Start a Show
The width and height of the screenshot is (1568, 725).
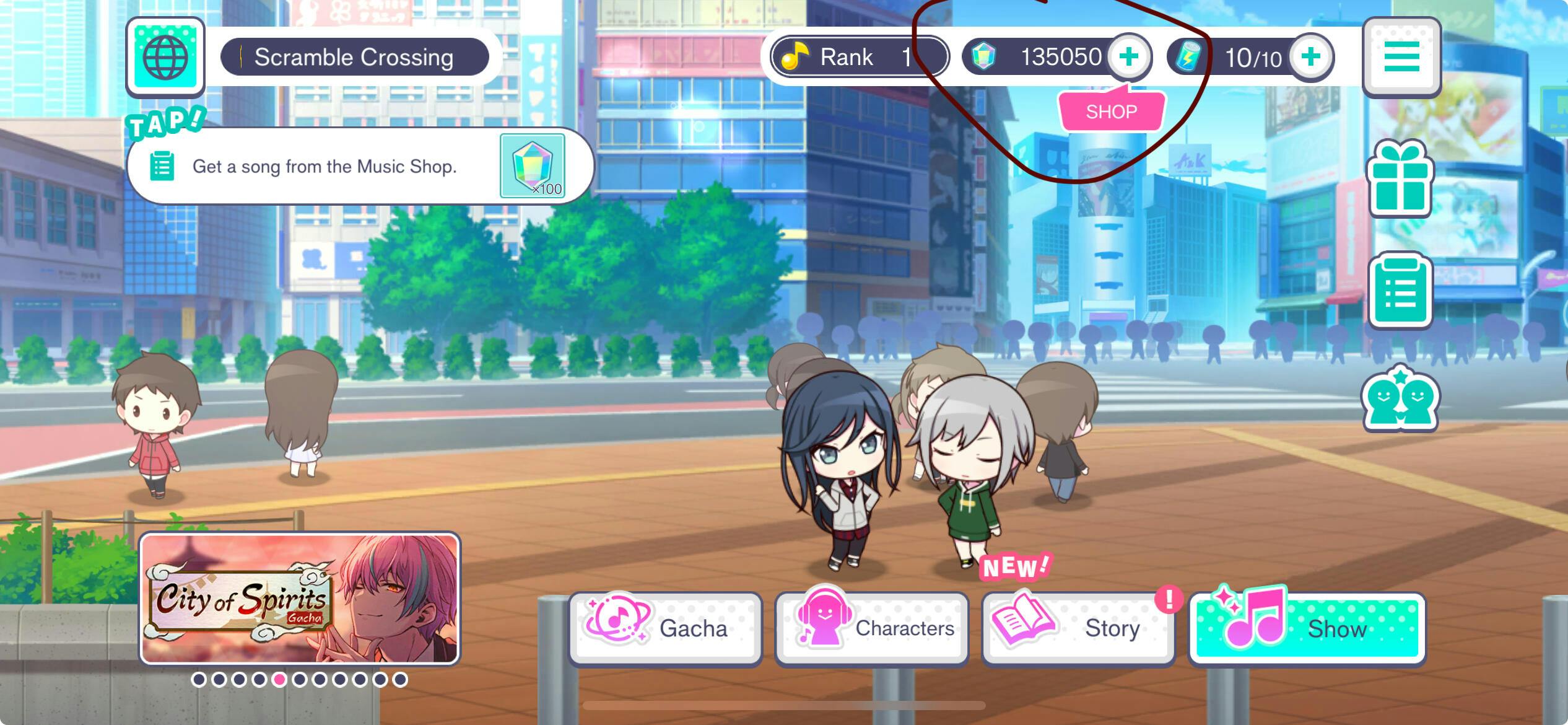point(1307,628)
